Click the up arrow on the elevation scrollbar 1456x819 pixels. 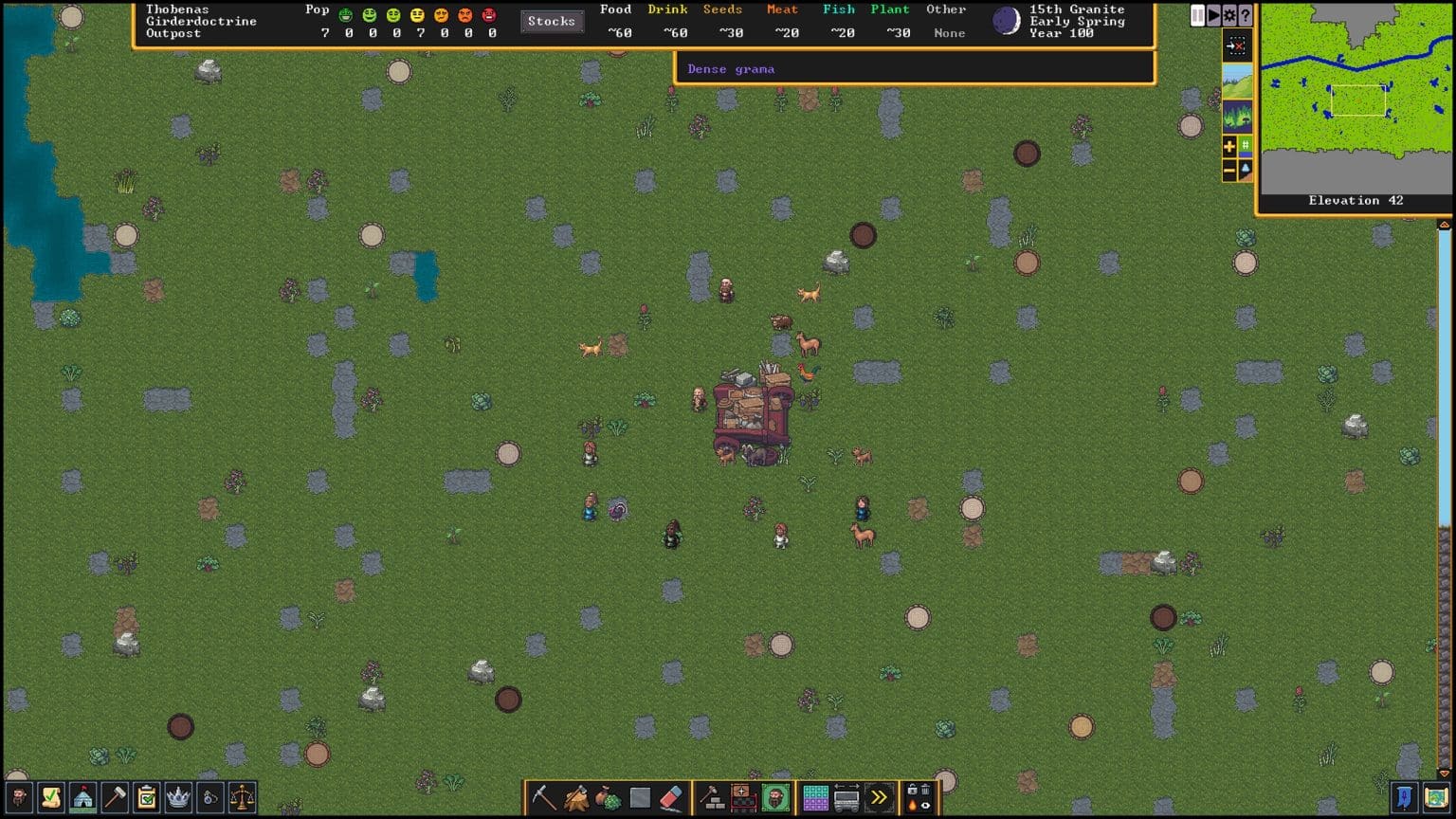[1444, 224]
